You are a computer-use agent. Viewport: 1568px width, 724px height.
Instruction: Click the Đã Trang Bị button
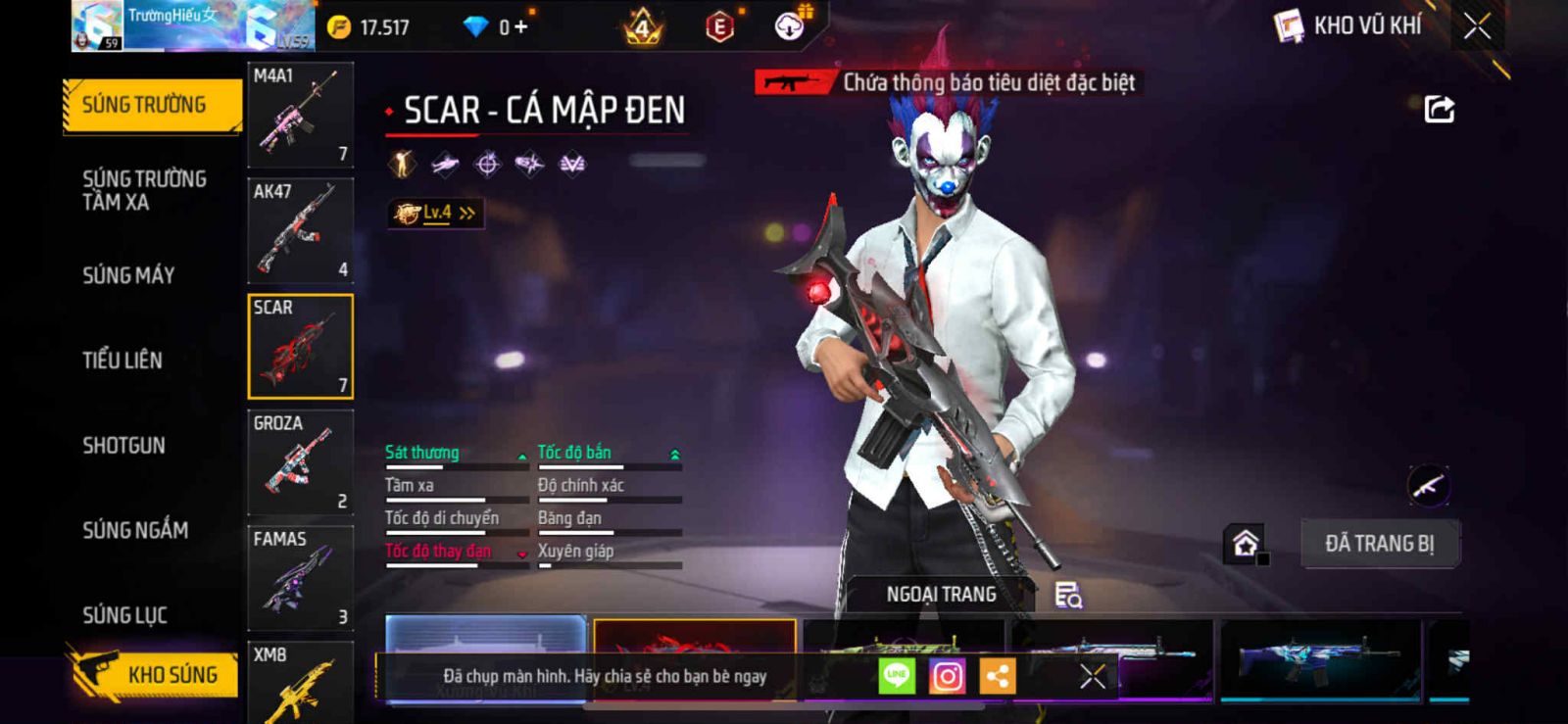(x=1380, y=544)
